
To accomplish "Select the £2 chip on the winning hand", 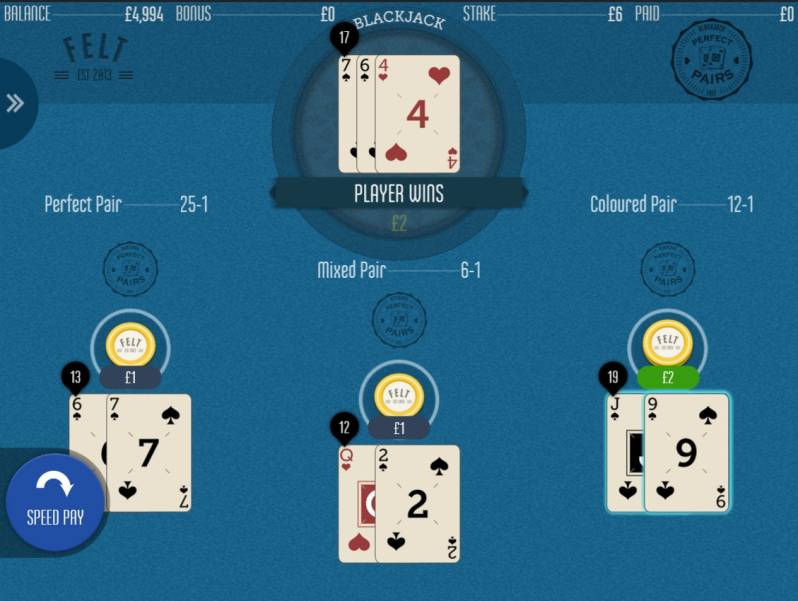I will (x=668, y=344).
